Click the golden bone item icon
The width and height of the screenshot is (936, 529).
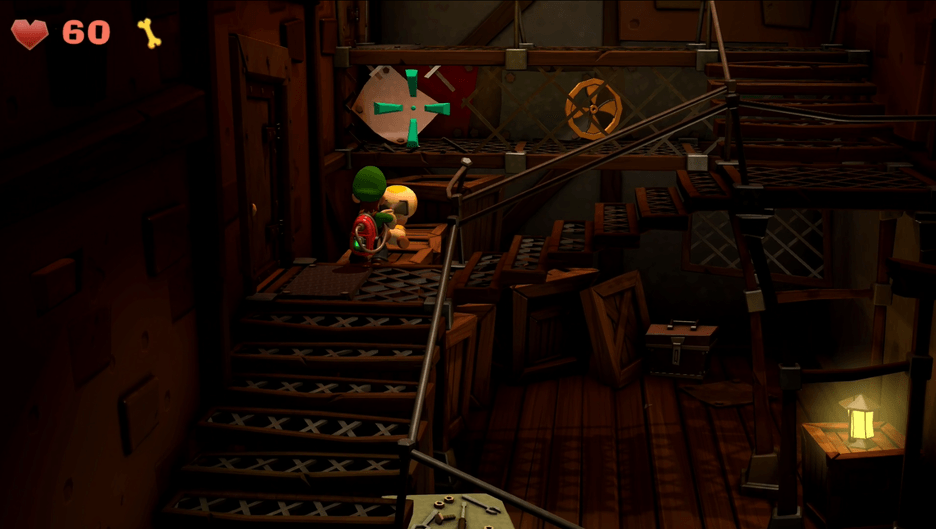149,33
